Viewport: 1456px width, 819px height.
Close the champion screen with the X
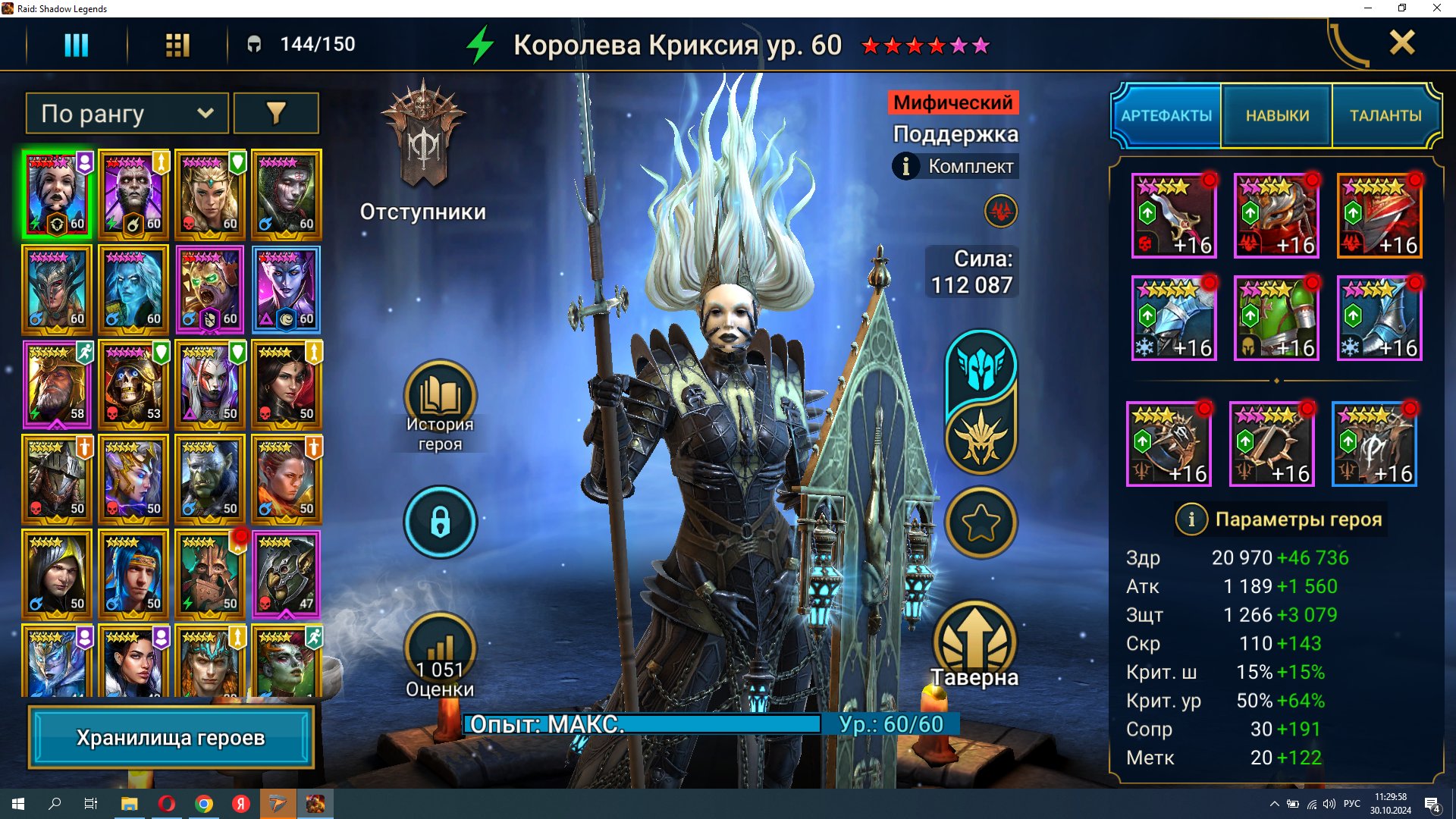coord(1401,42)
